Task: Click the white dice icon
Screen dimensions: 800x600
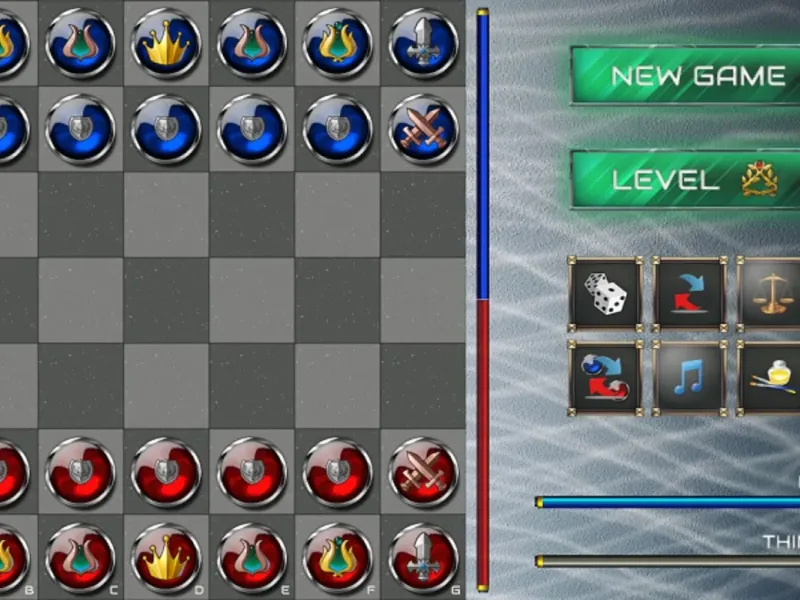Action: (606, 294)
